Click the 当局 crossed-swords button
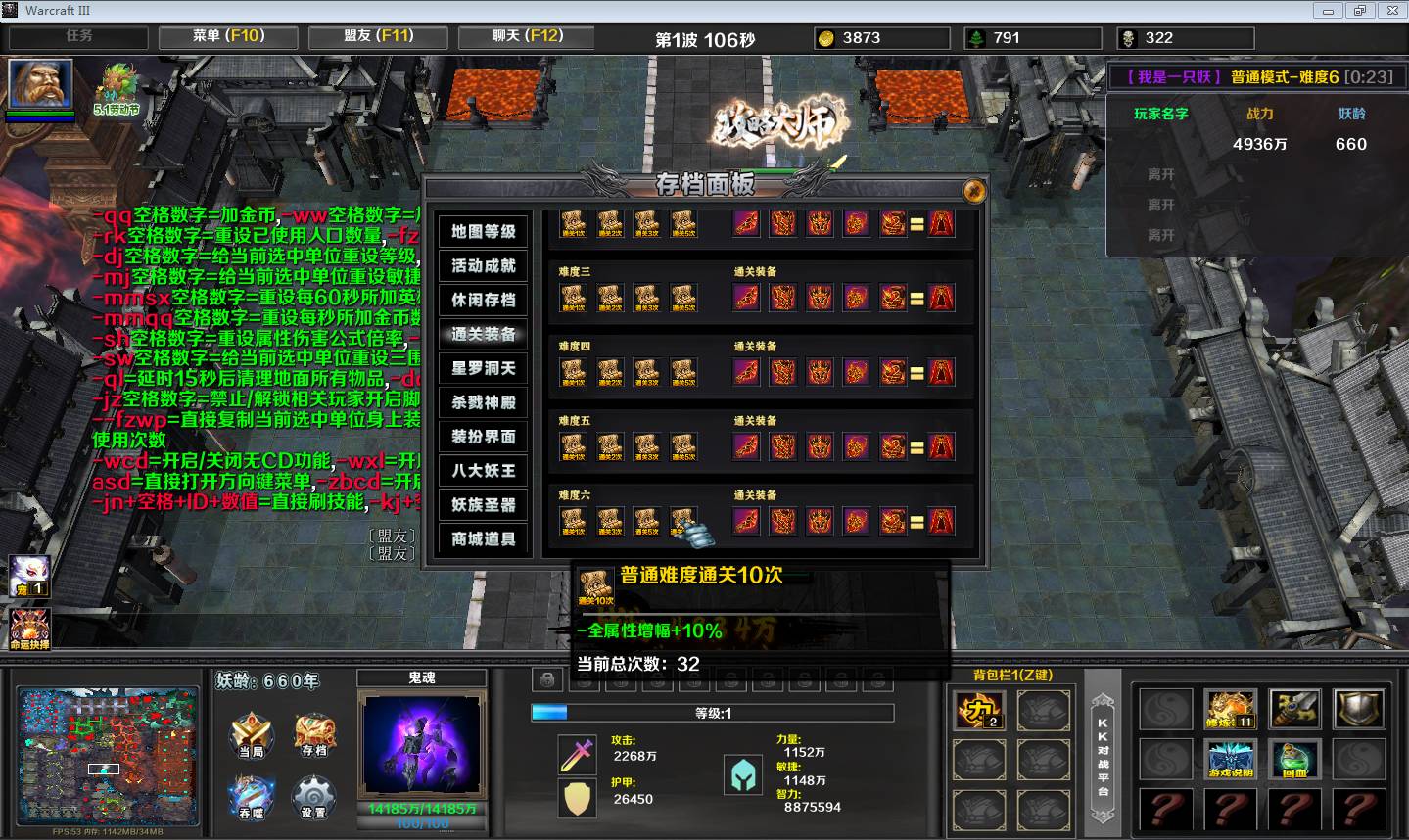This screenshot has height=840, width=1409. click(251, 735)
